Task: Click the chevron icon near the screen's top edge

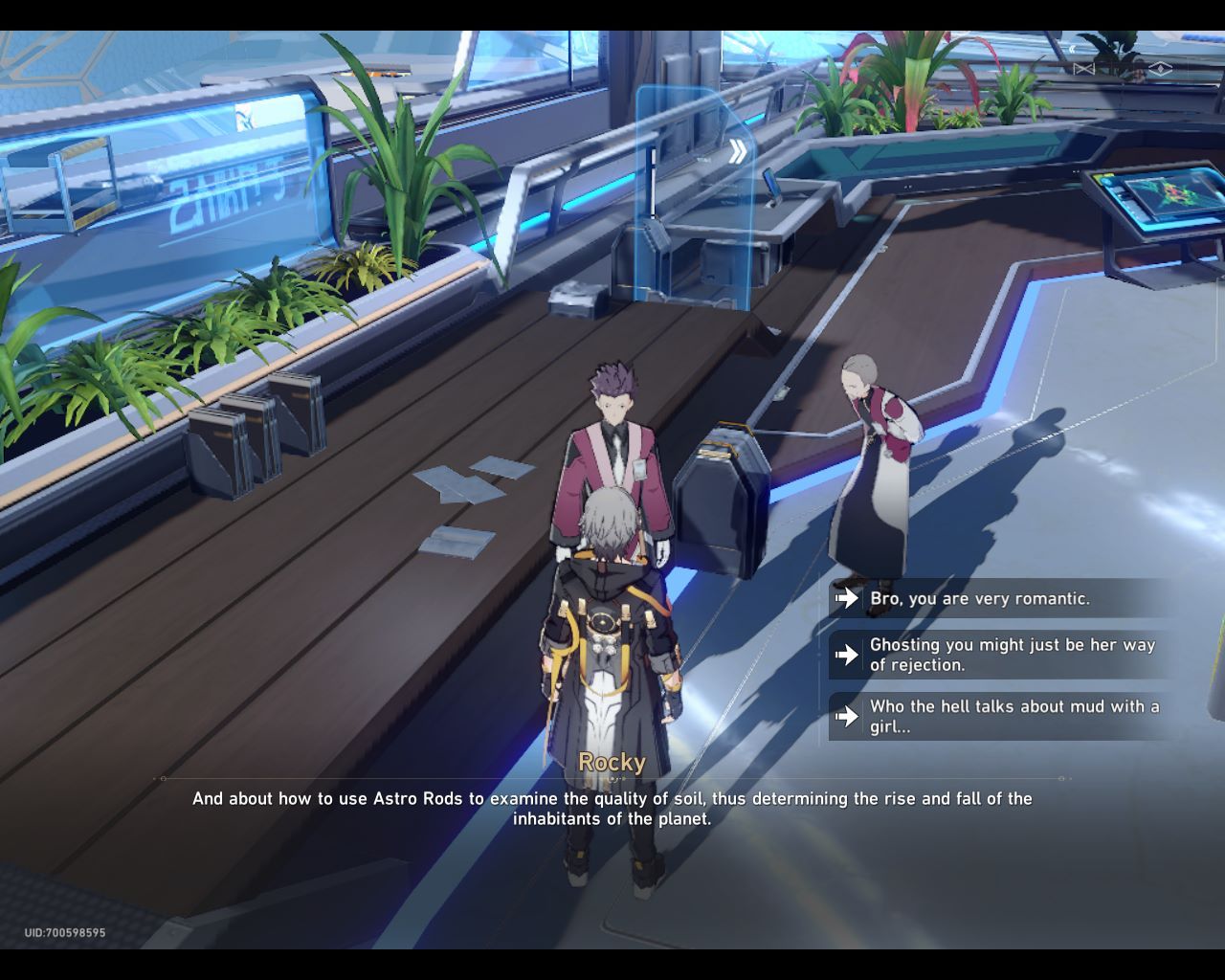Action: tap(1073, 47)
